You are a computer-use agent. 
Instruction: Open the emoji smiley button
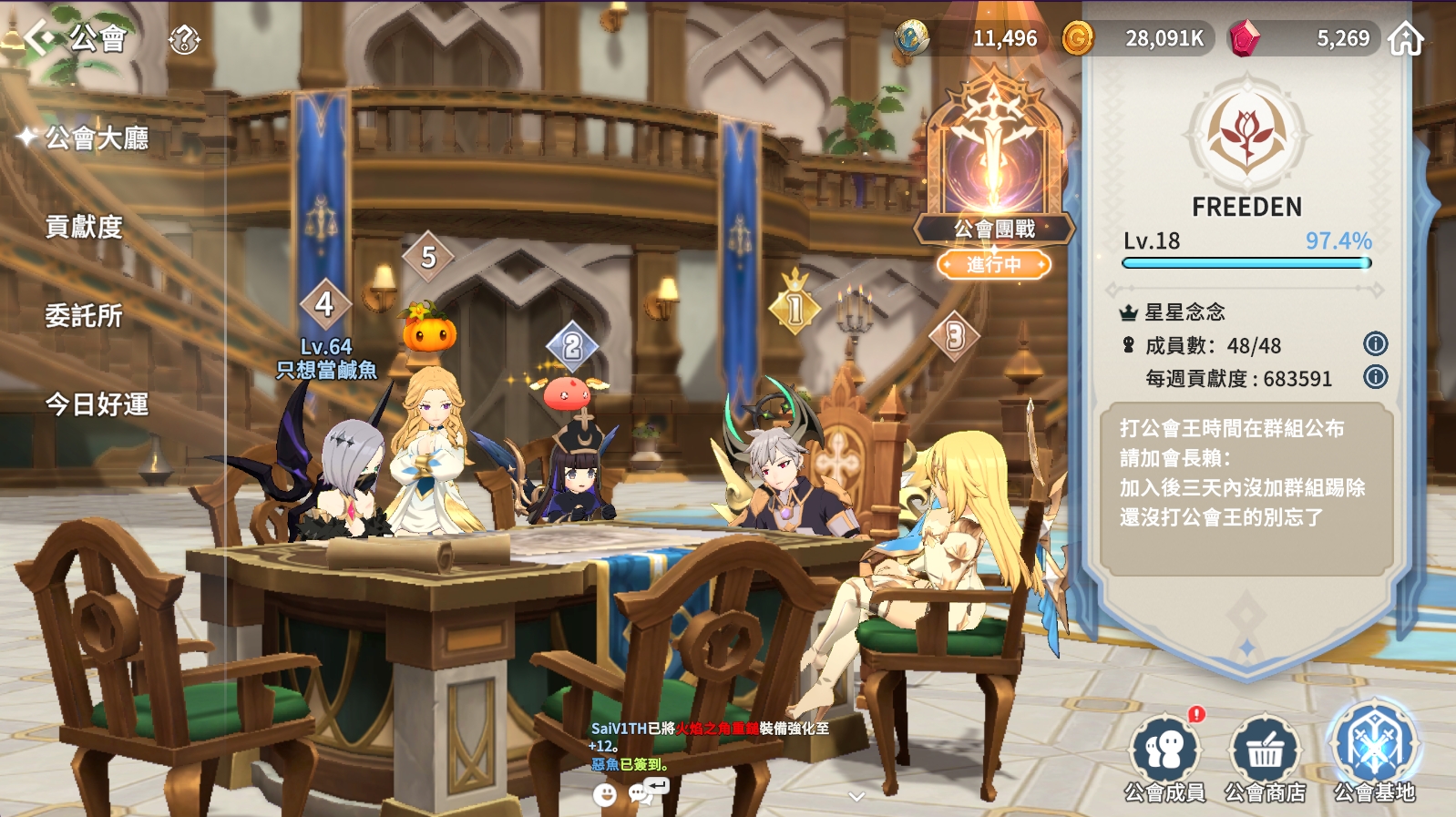[604, 794]
